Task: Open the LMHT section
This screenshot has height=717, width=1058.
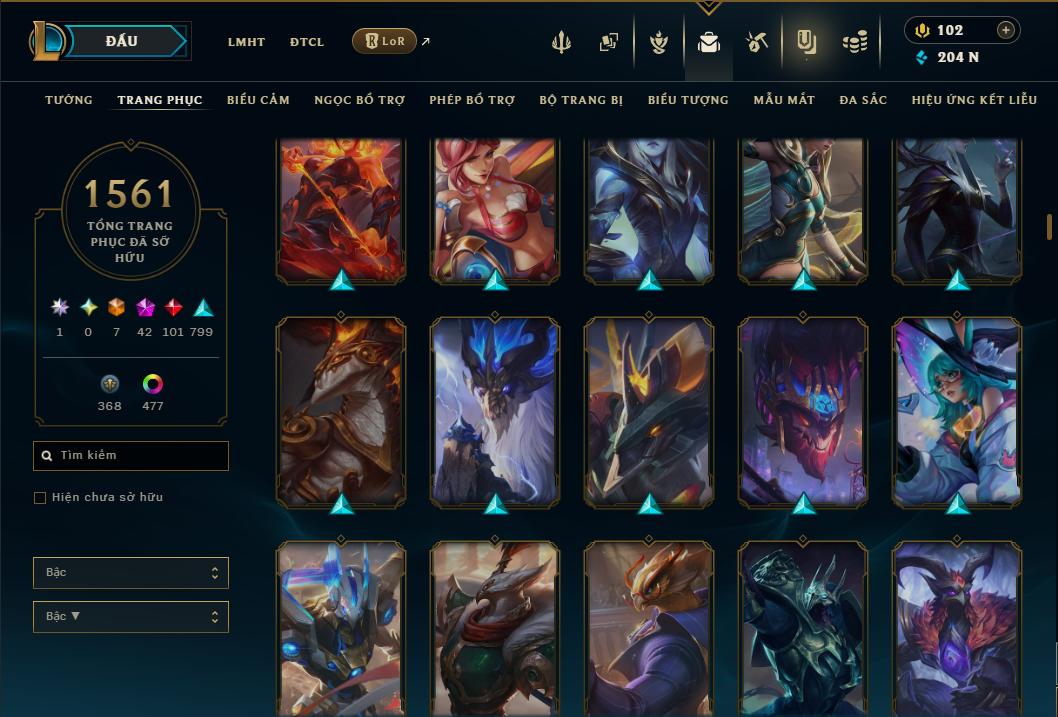Action: (246, 42)
